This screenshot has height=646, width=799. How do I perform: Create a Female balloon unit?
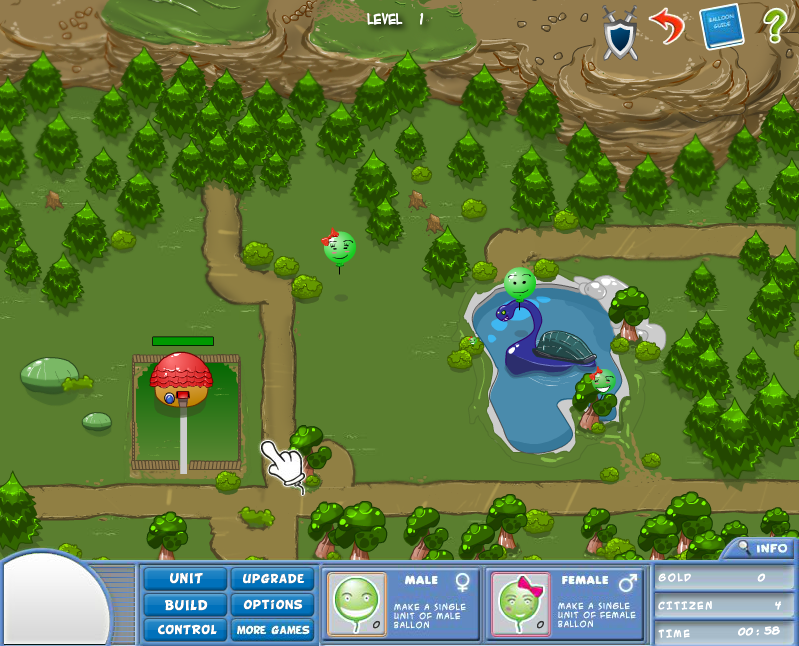pos(521,604)
